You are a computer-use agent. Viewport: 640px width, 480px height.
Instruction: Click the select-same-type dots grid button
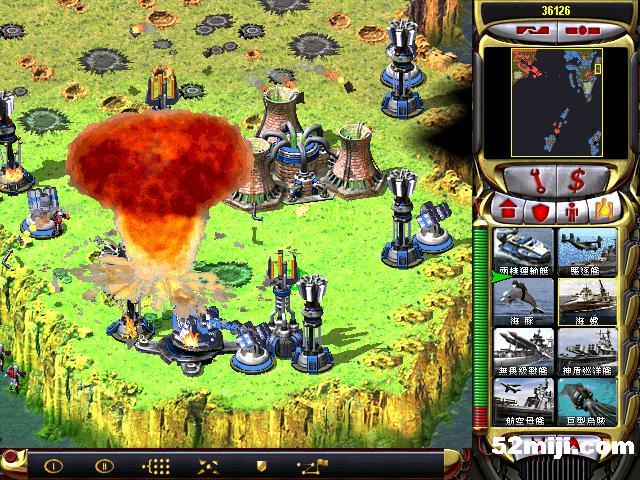coord(157,465)
